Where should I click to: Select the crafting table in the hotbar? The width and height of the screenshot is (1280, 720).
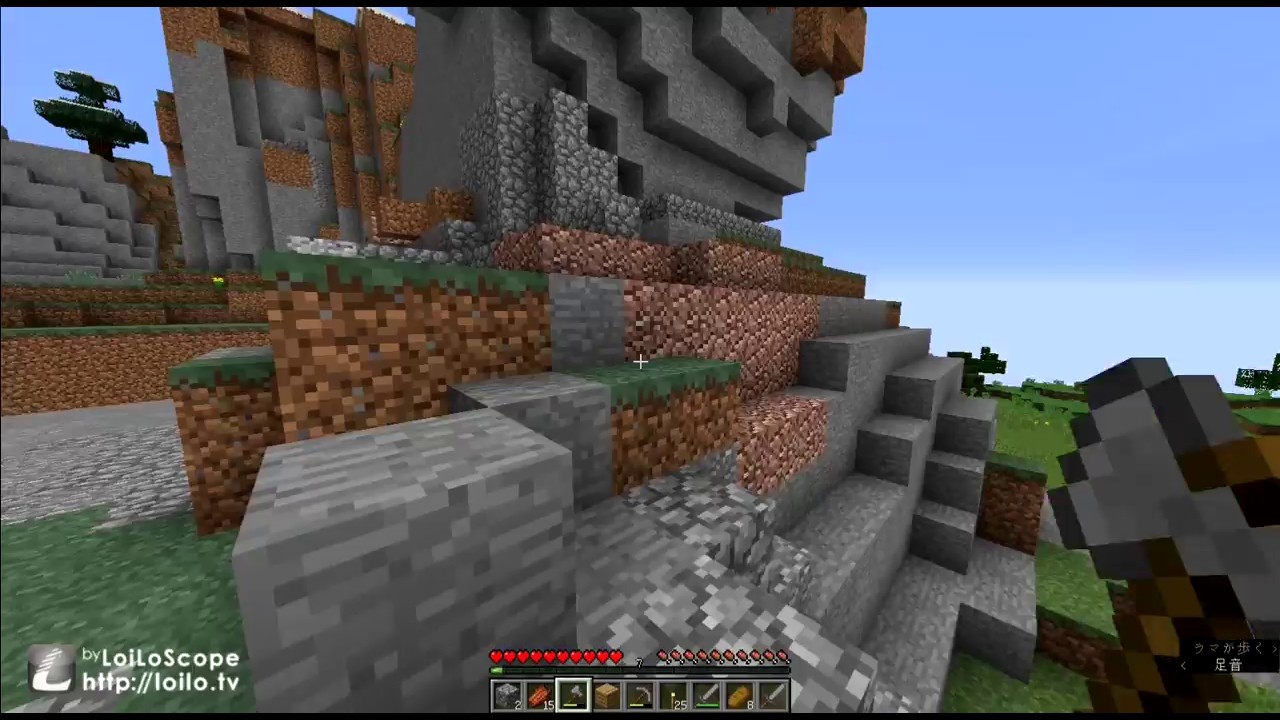tap(607, 695)
